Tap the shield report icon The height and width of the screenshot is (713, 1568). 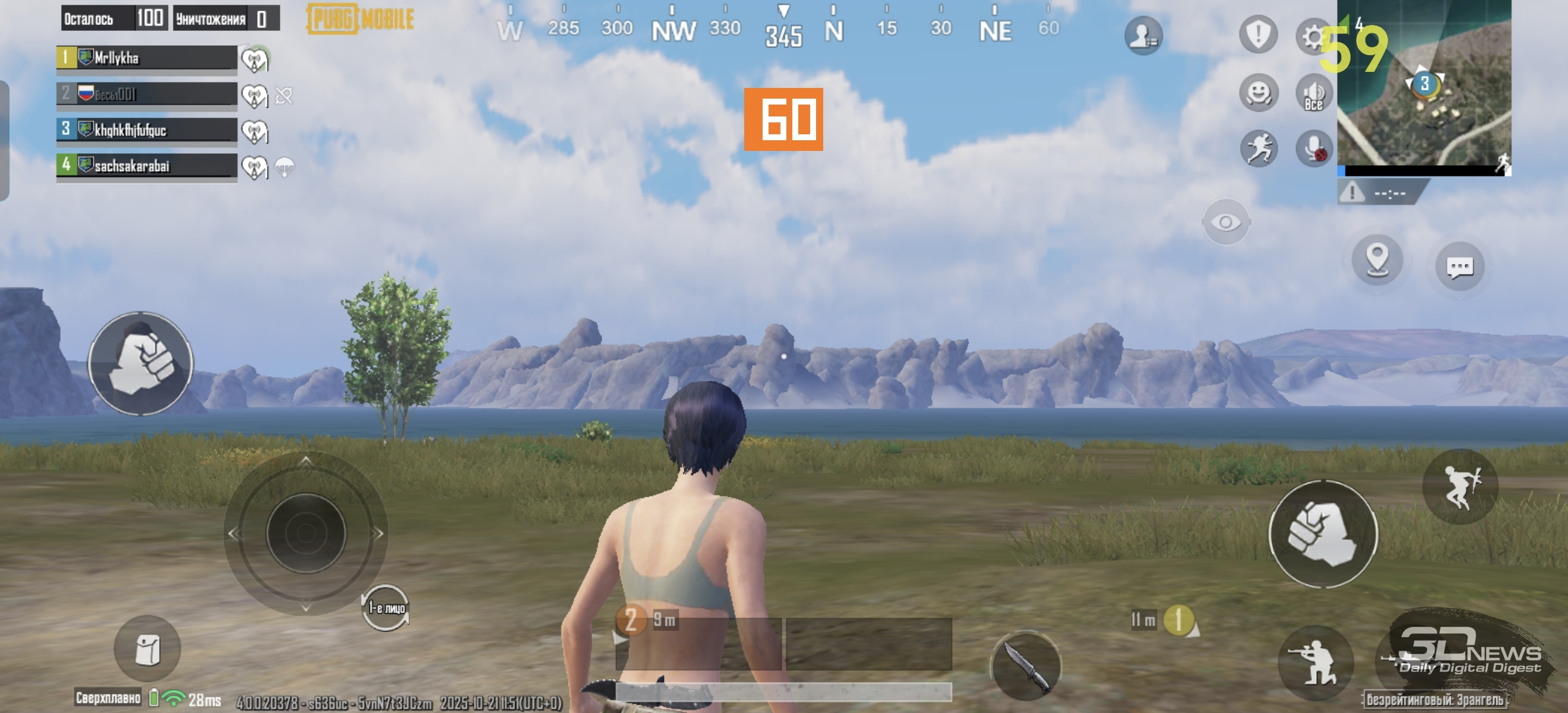pyautogui.click(x=1257, y=34)
